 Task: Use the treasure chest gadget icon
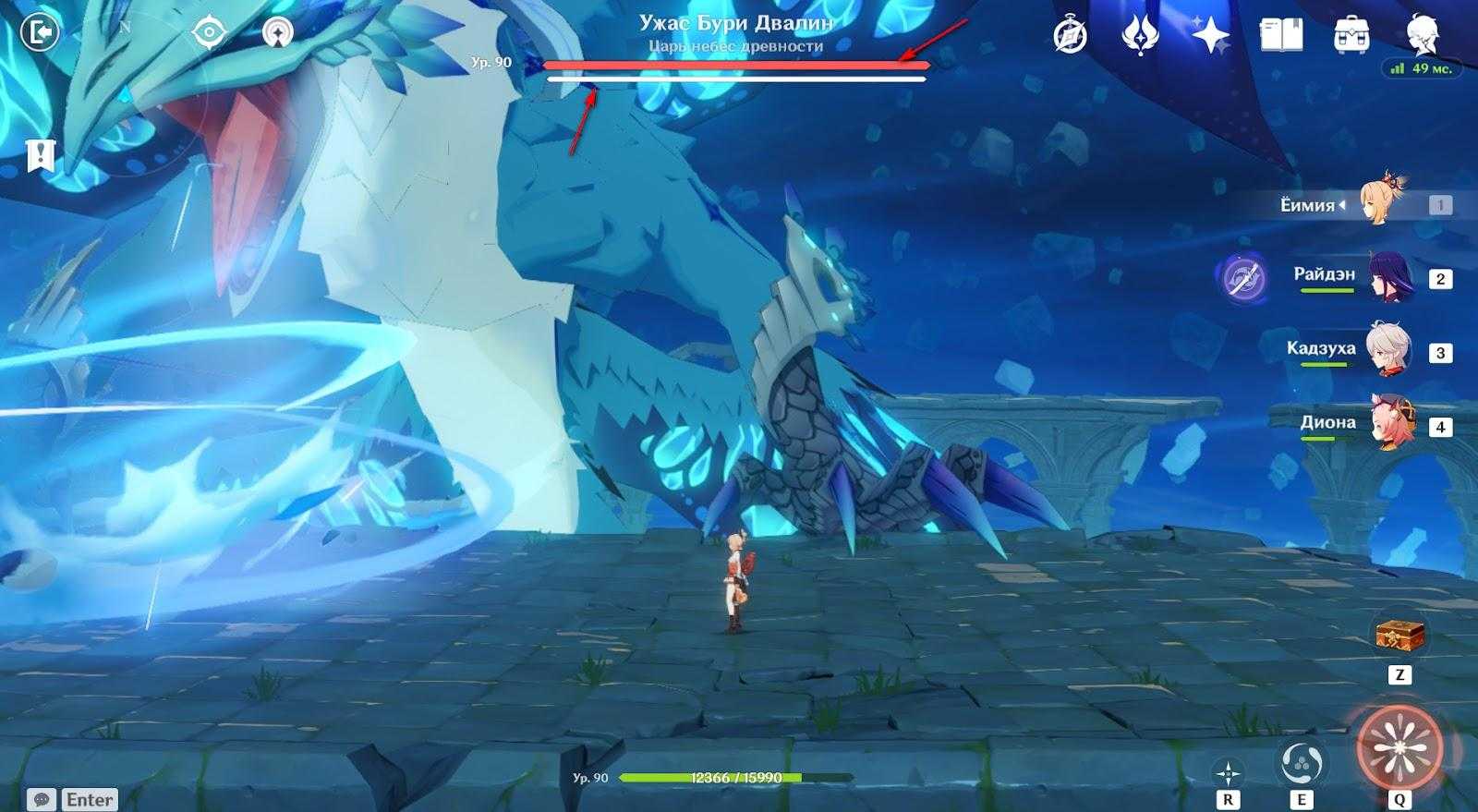tap(1399, 636)
